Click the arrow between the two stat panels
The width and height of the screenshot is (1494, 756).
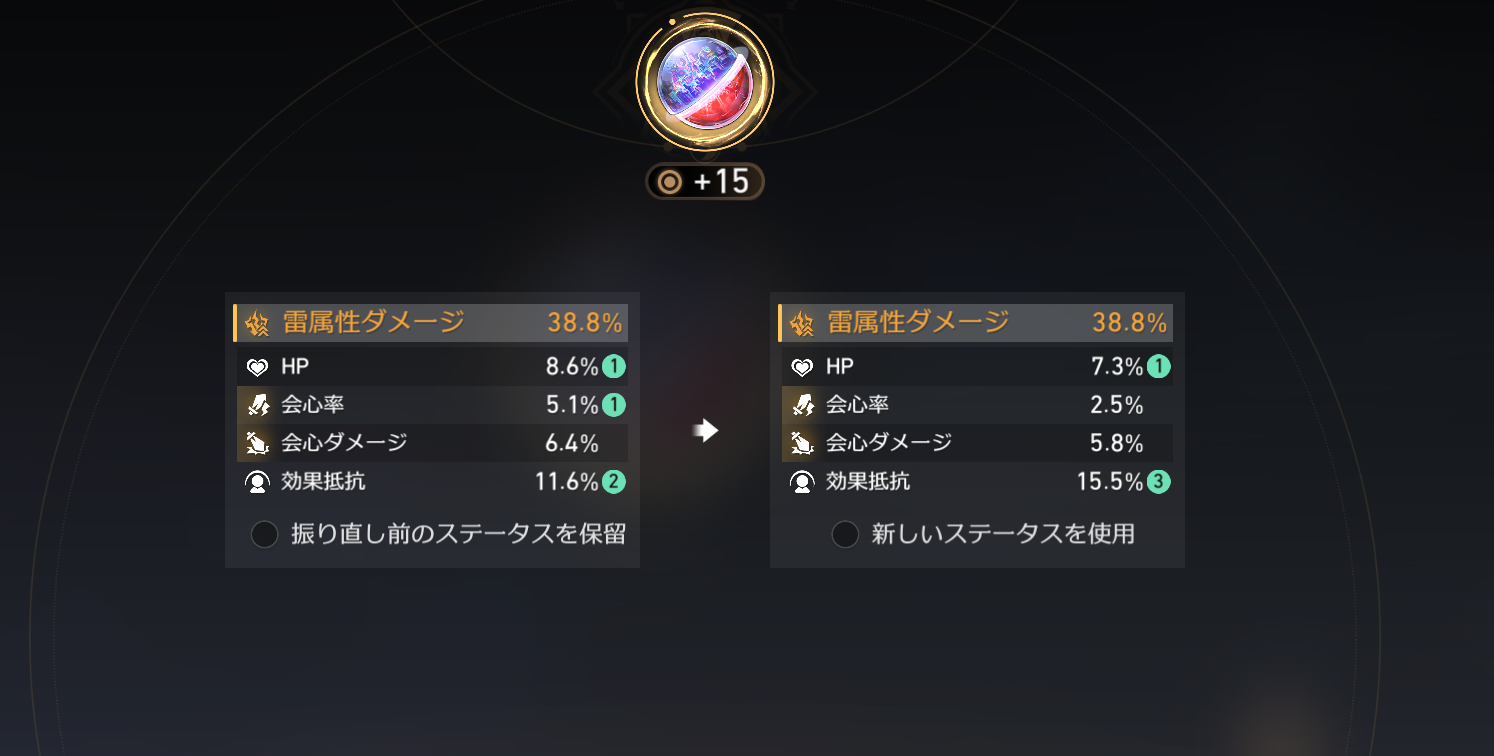705,430
